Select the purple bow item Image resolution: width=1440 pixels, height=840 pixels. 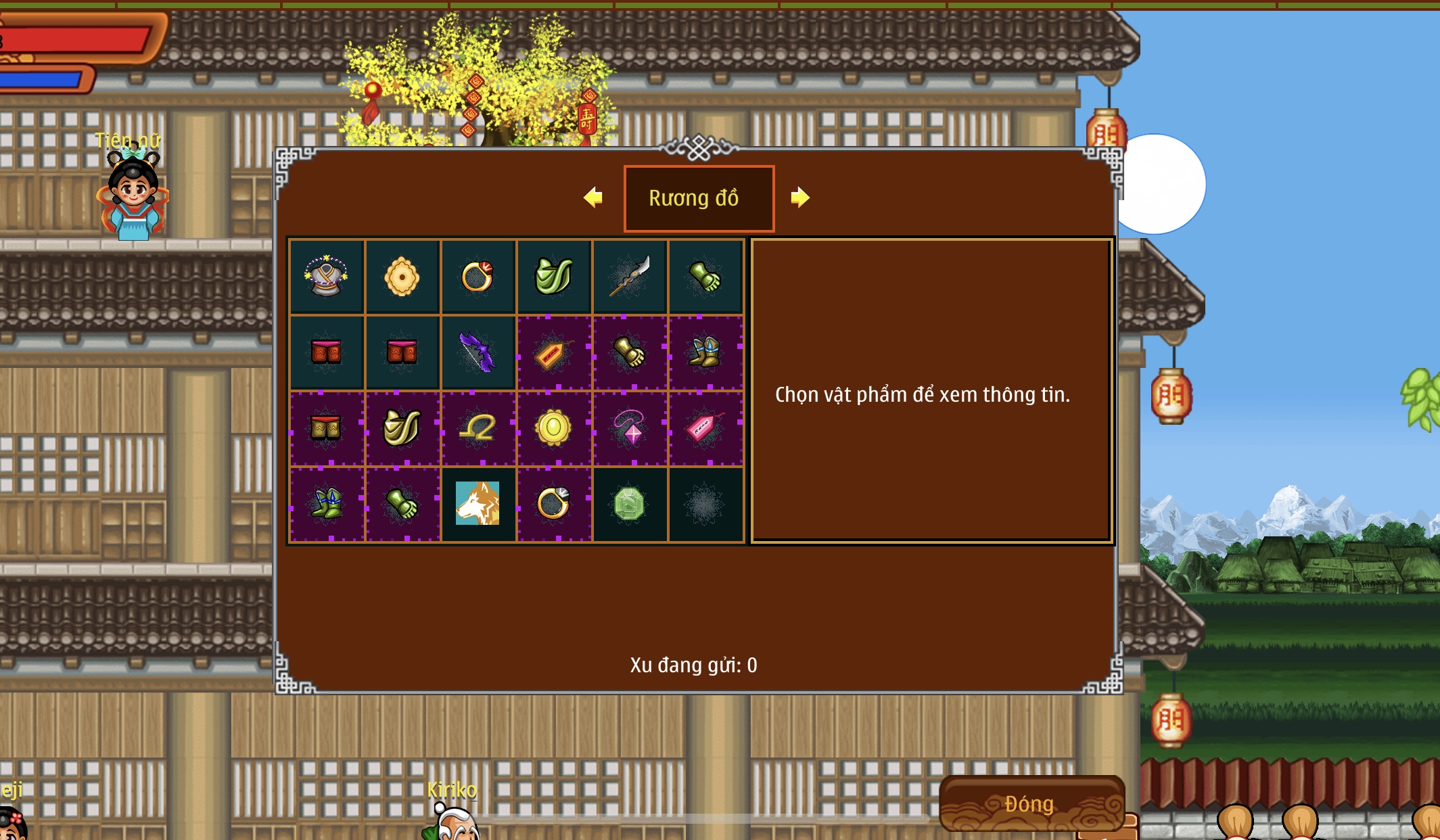coord(478,352)
